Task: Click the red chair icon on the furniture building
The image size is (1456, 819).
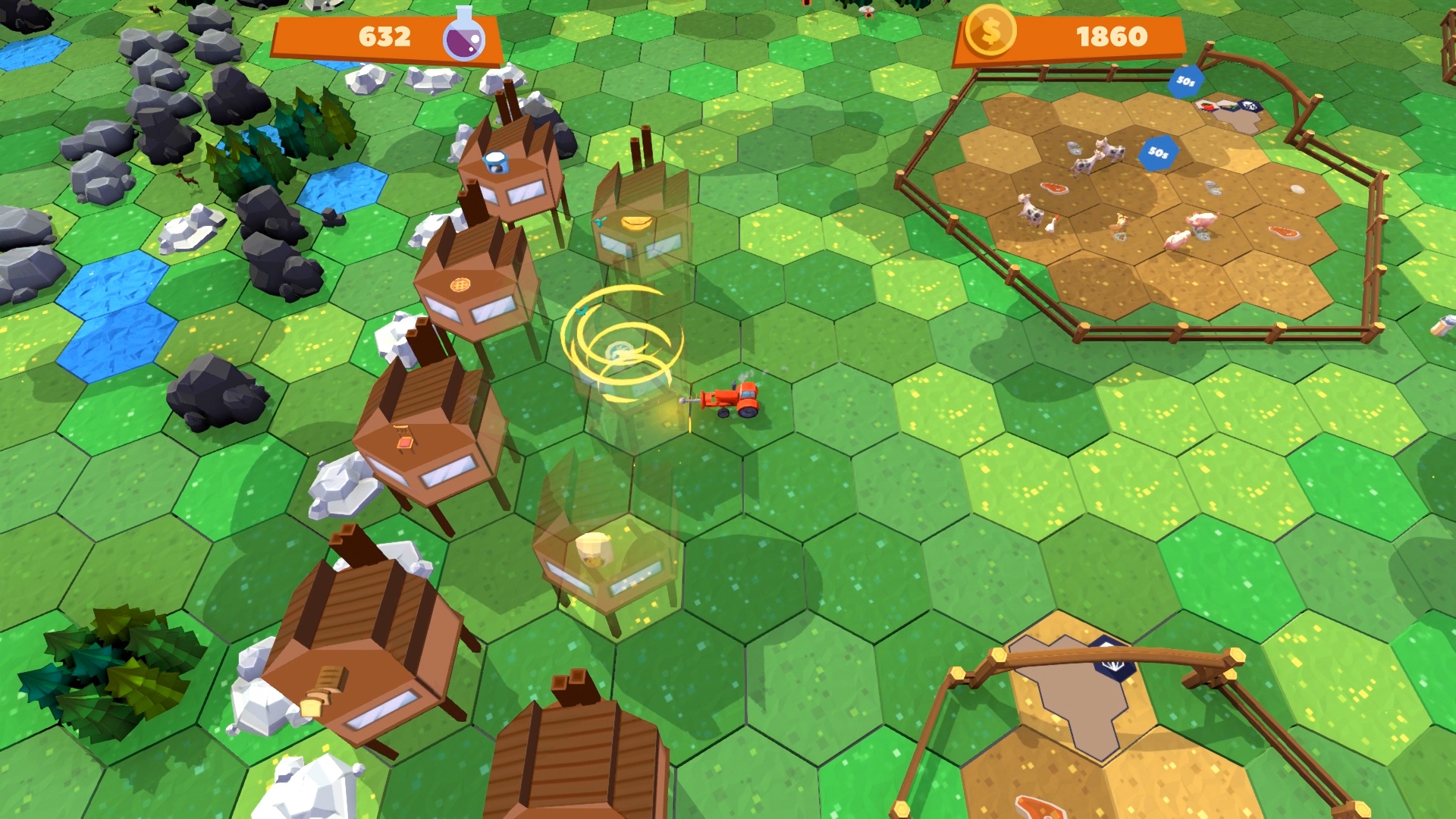Action: [403, 442]
